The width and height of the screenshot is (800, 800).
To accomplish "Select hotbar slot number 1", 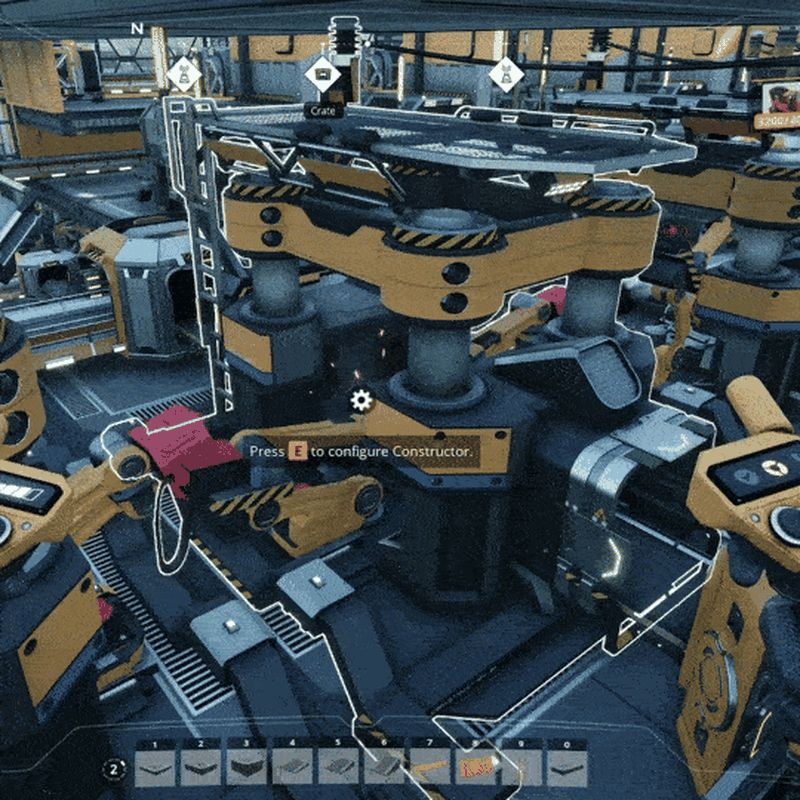I will click(x=155, y=767).
